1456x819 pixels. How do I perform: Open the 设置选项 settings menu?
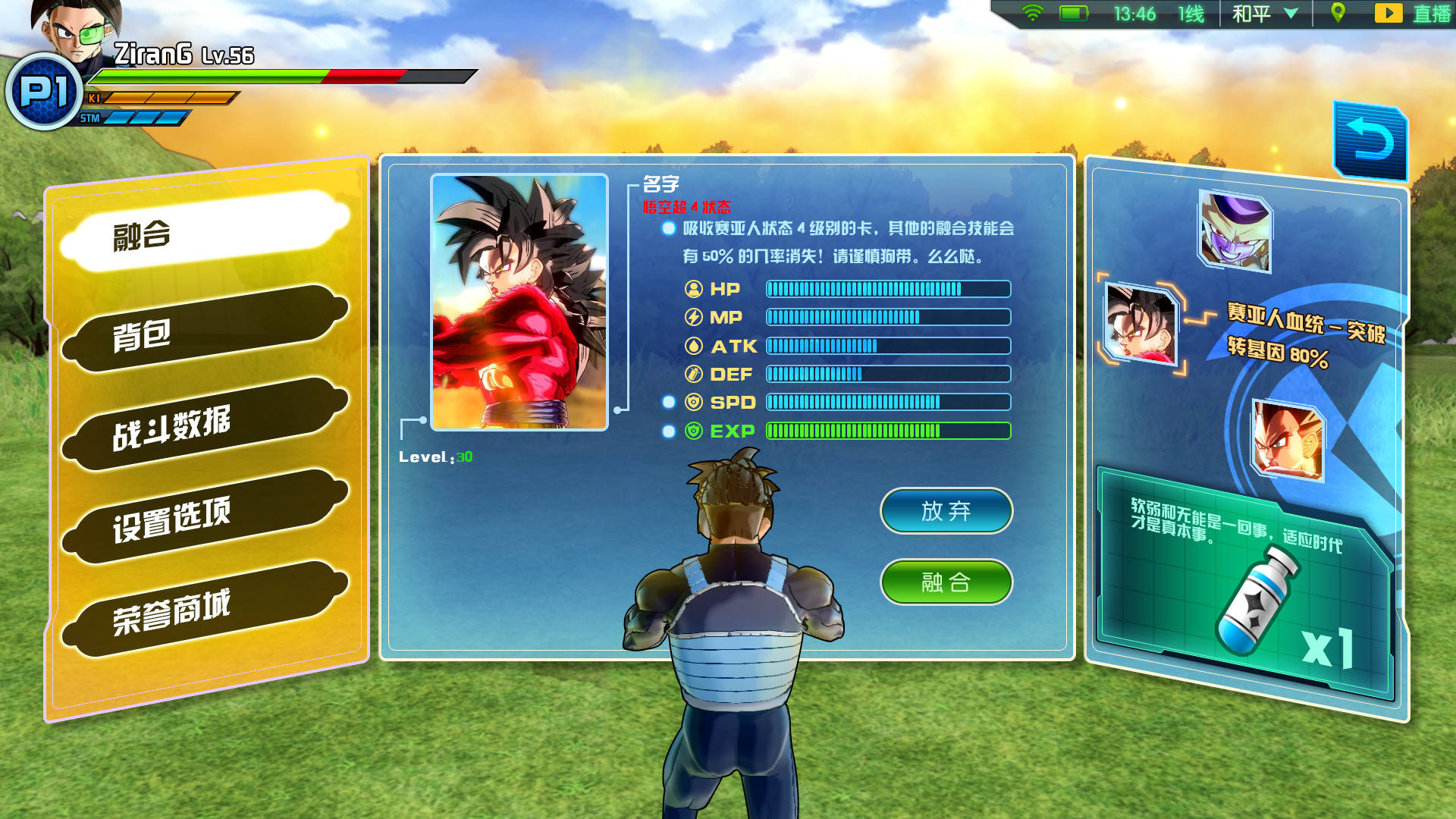click(x=203, y=517)
